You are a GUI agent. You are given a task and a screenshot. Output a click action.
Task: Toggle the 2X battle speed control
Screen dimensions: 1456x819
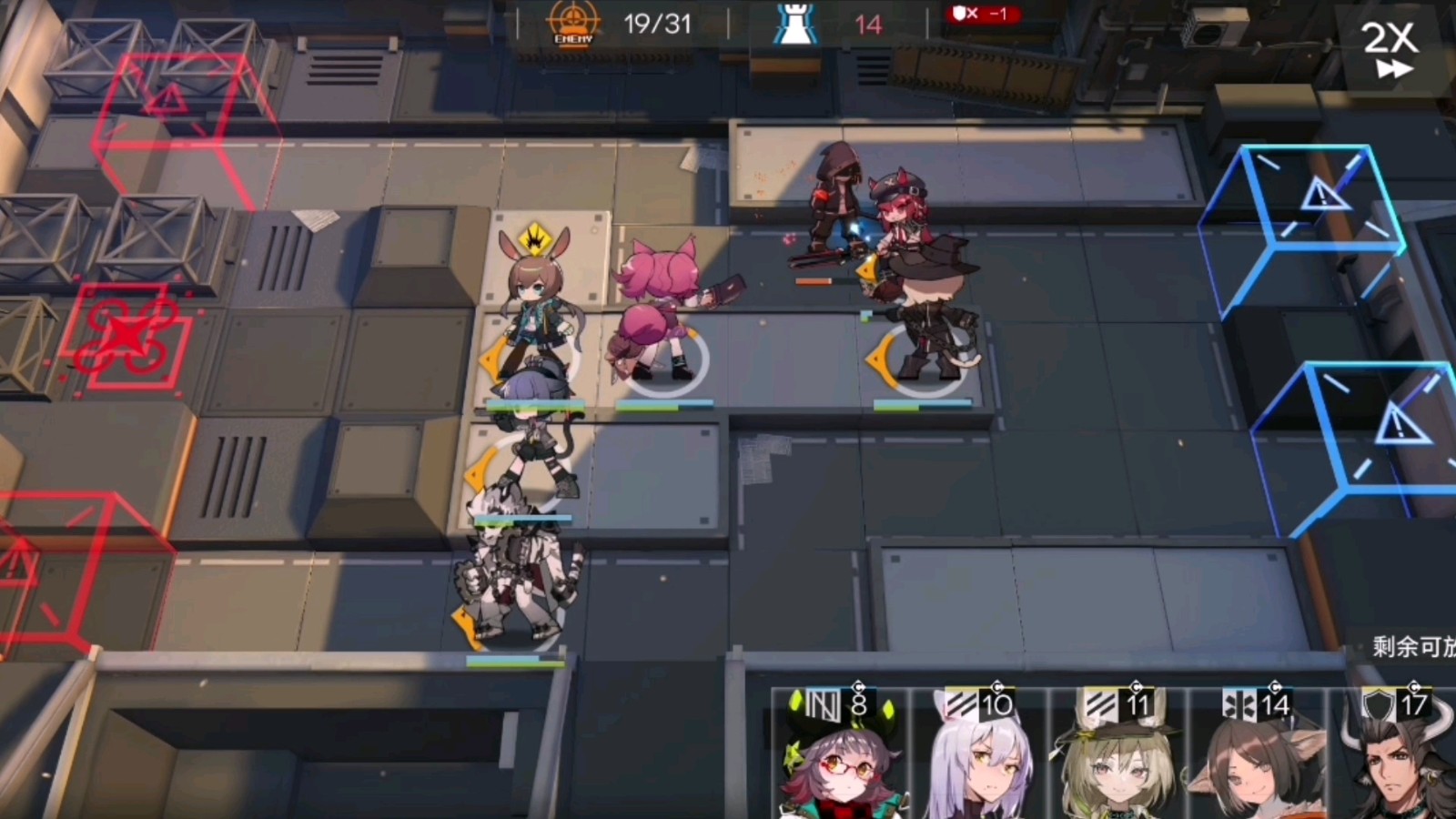1388,43
